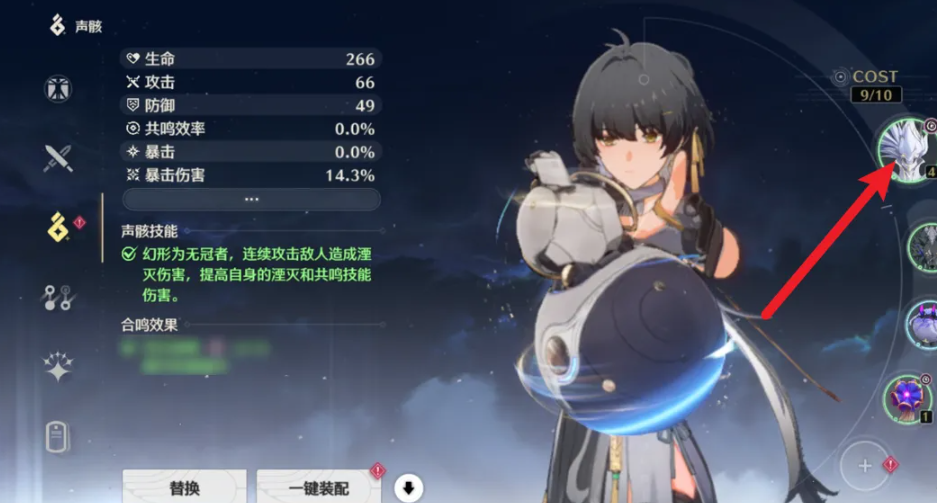The width and height of the screenshot is (937, 503).
Task: Click the 一键装配 auto-equip button
Action: click(x=318, y=488)
